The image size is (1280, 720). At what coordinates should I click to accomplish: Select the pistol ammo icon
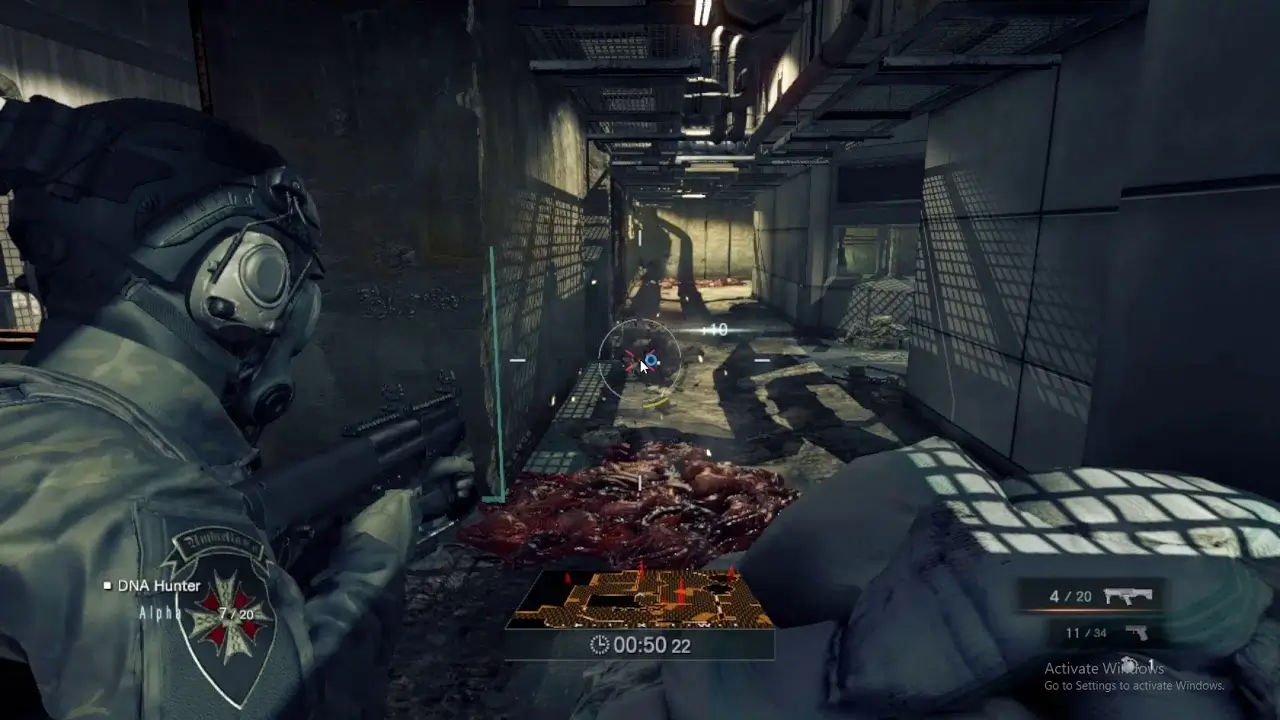(1137, 633)
